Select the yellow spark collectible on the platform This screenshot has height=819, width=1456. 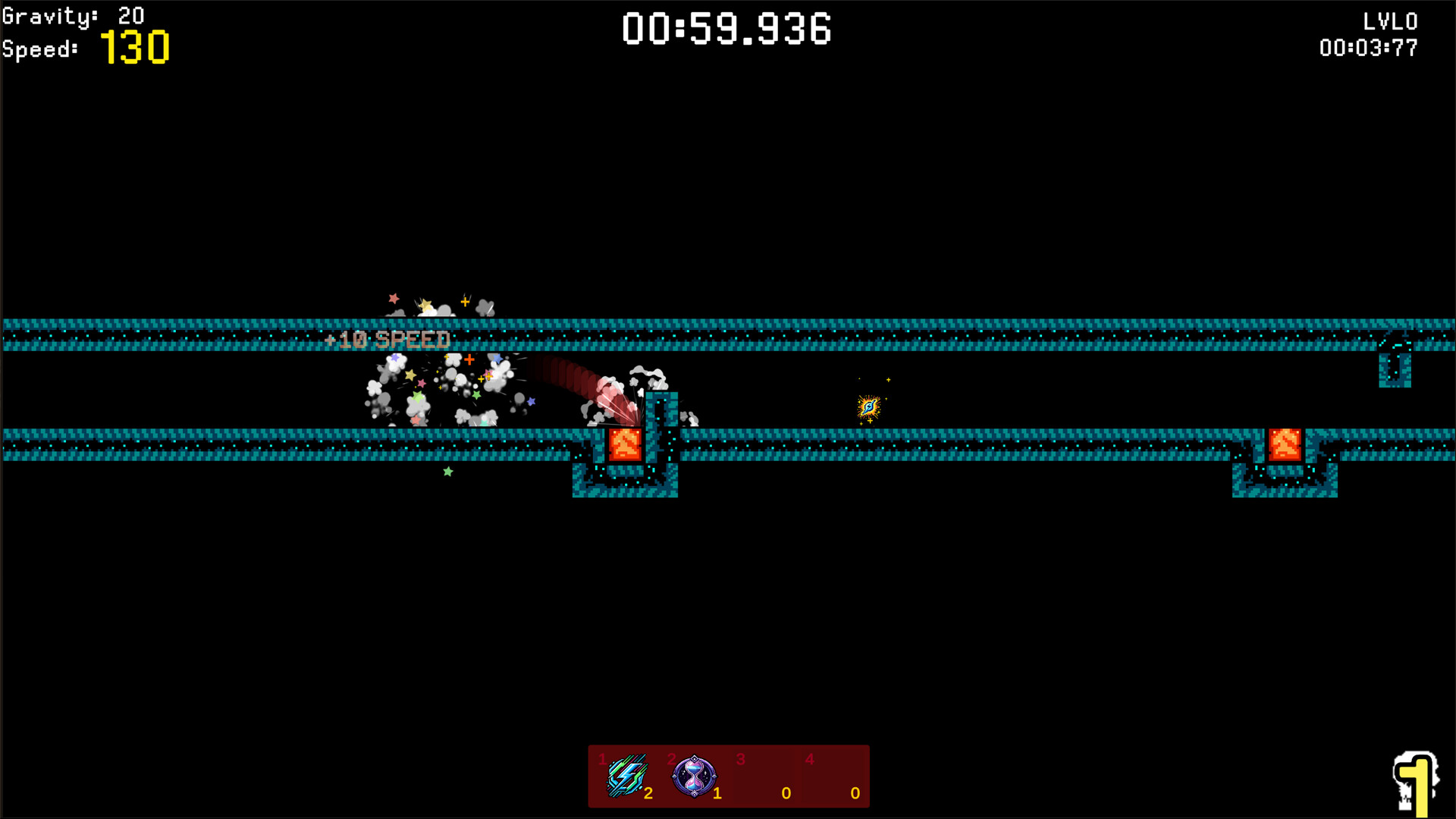coord(868,408)
